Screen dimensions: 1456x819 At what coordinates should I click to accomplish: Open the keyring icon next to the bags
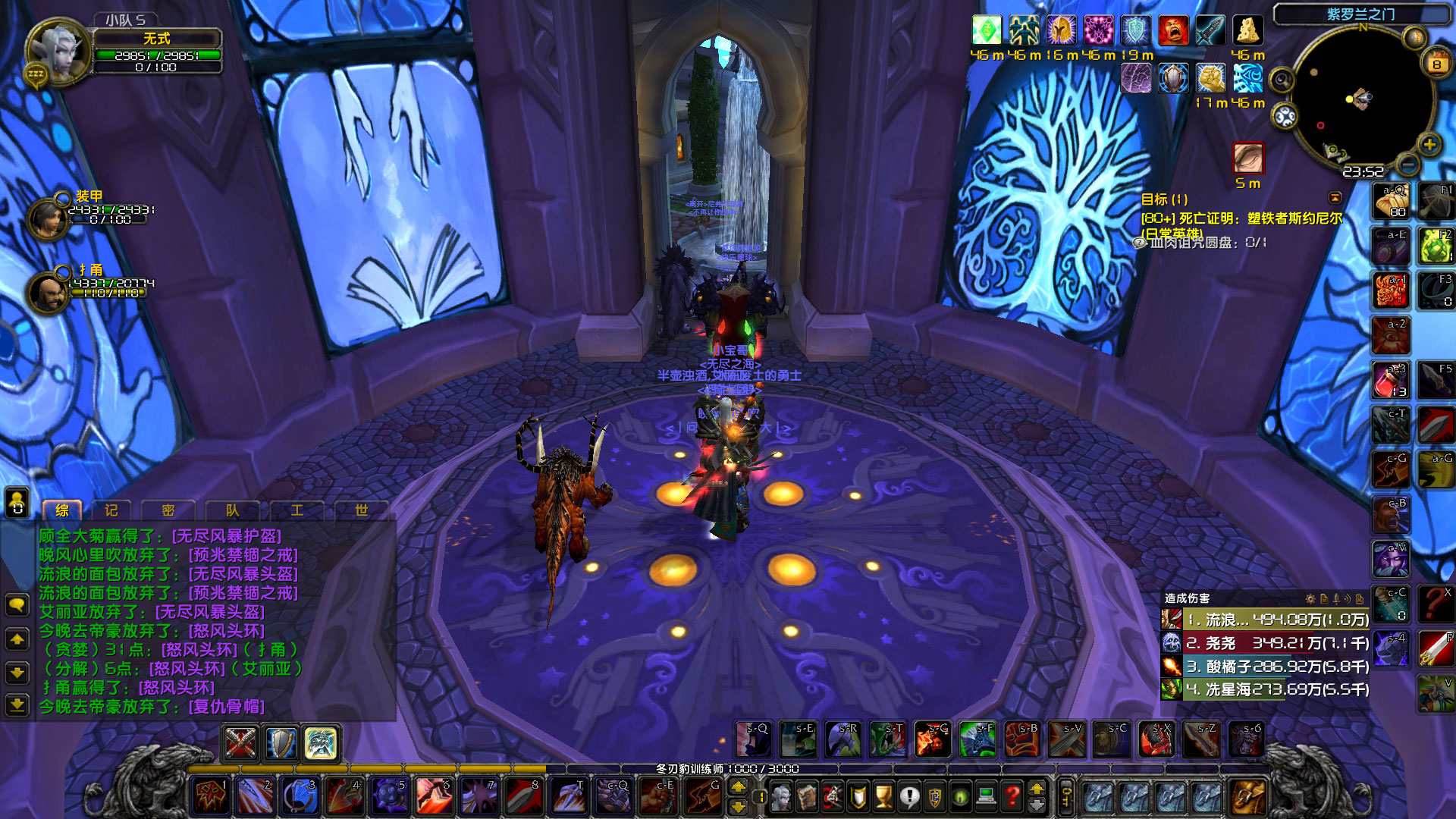tap(1065, 795)
